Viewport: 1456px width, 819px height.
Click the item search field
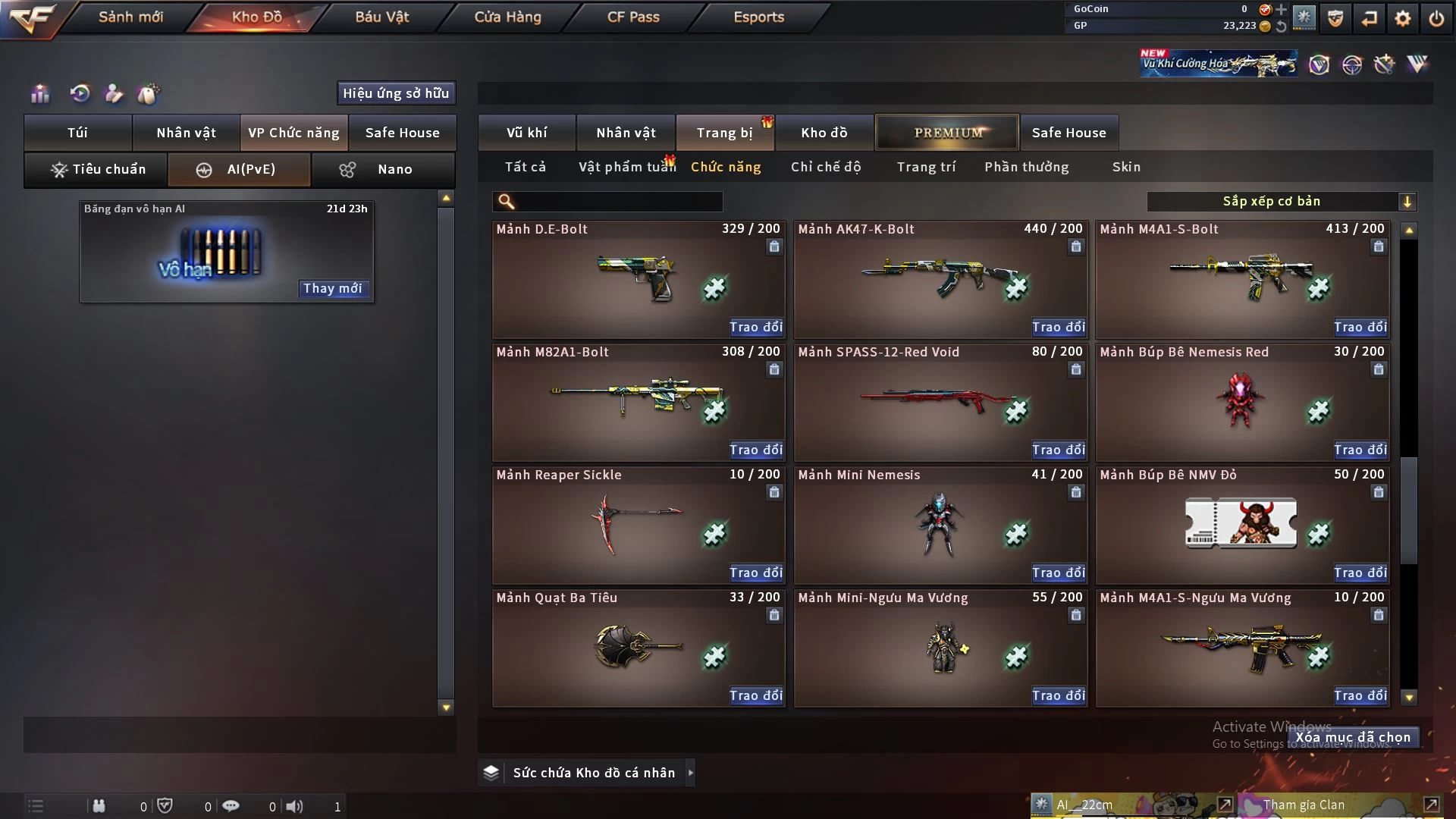618,201
